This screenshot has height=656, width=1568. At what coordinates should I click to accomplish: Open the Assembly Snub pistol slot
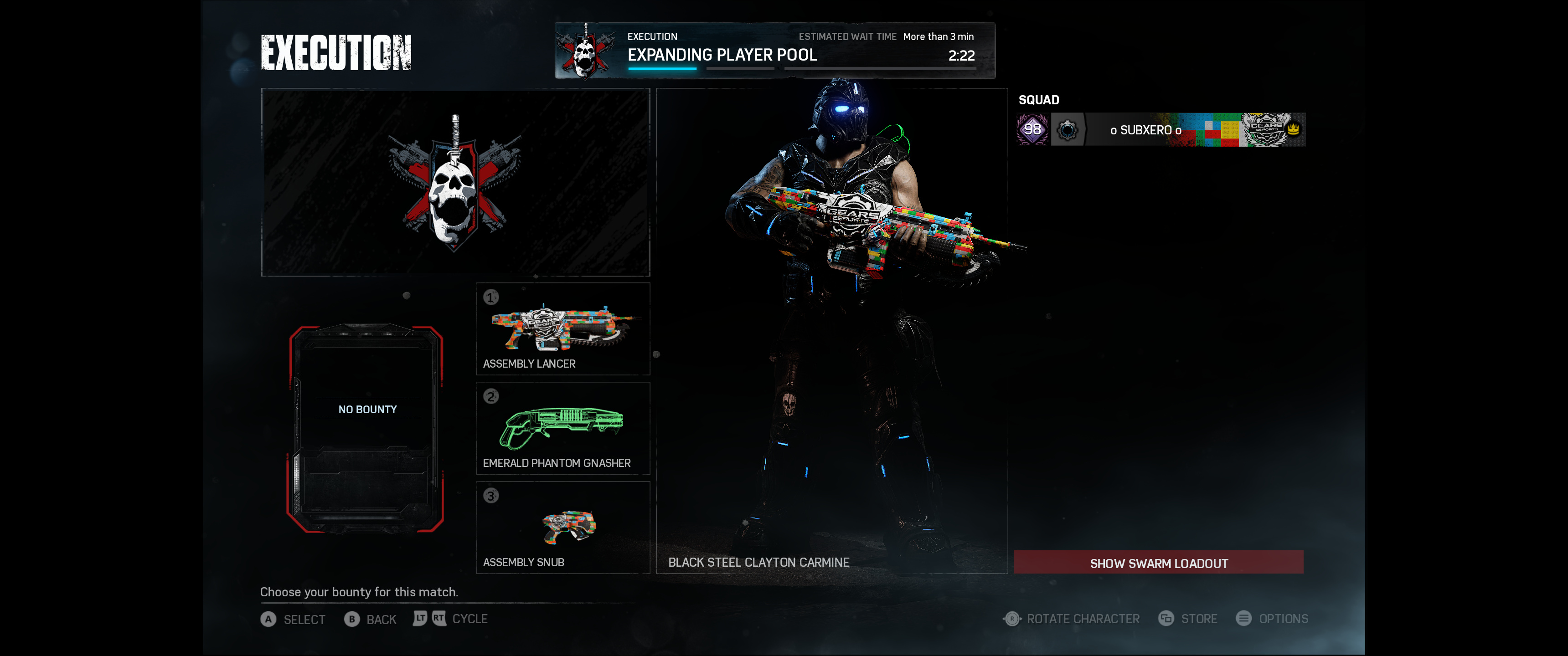563,527
